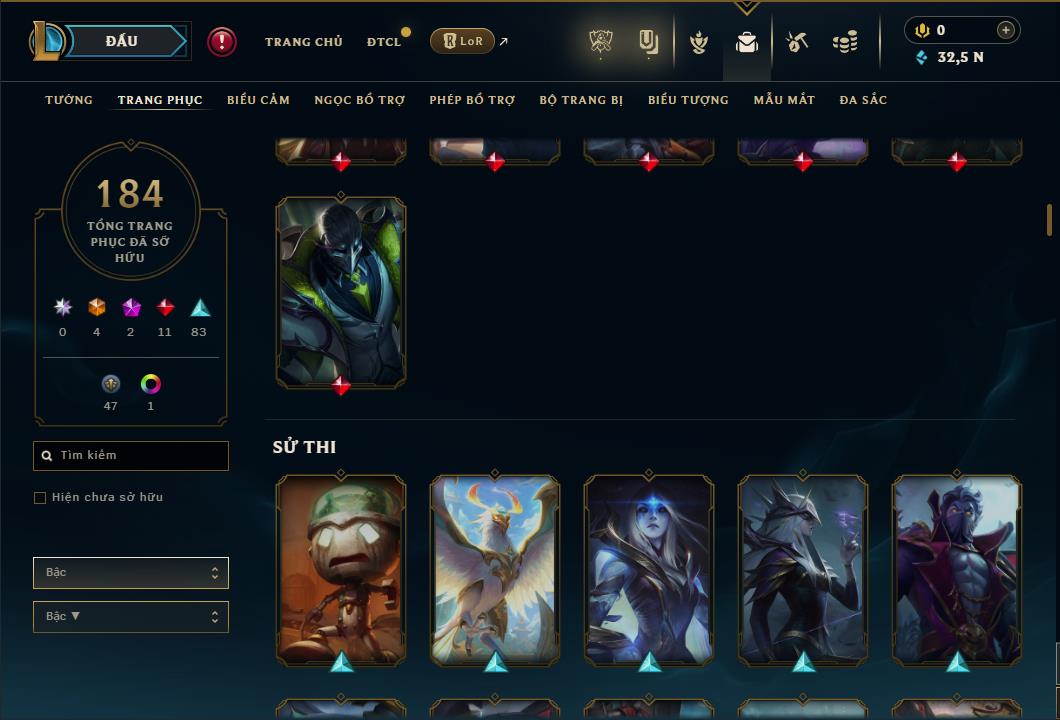Click the ĐẤU play button
Screen dimensions: 1060x720
point(121,41)
